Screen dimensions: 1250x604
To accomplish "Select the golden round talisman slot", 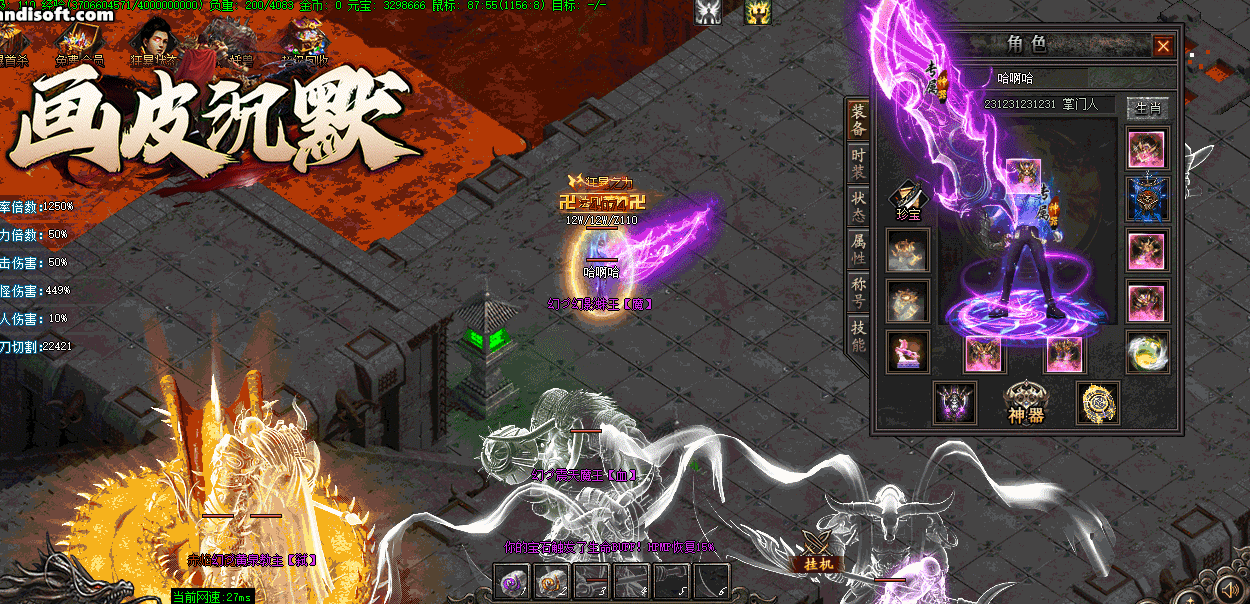I will (x=1097, y=402).
